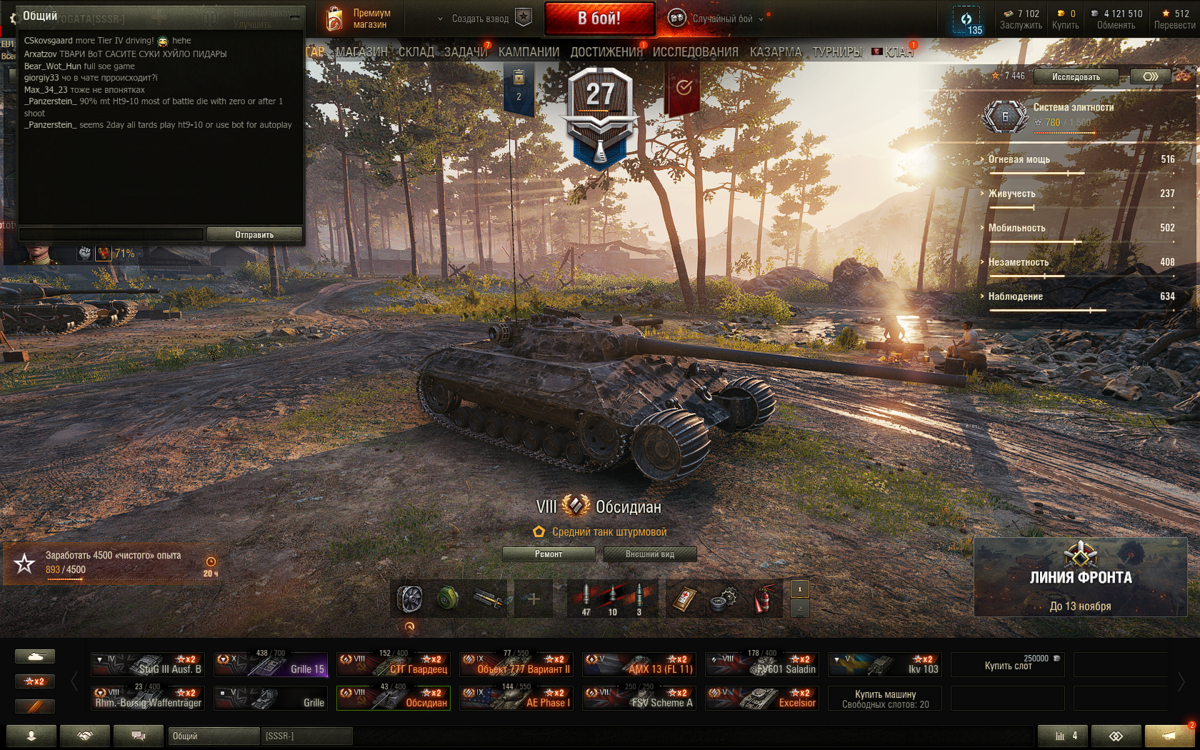Choose the AE Phase I tank
The width and height of the screenshot is (1200, 750).
click(517, 698)
